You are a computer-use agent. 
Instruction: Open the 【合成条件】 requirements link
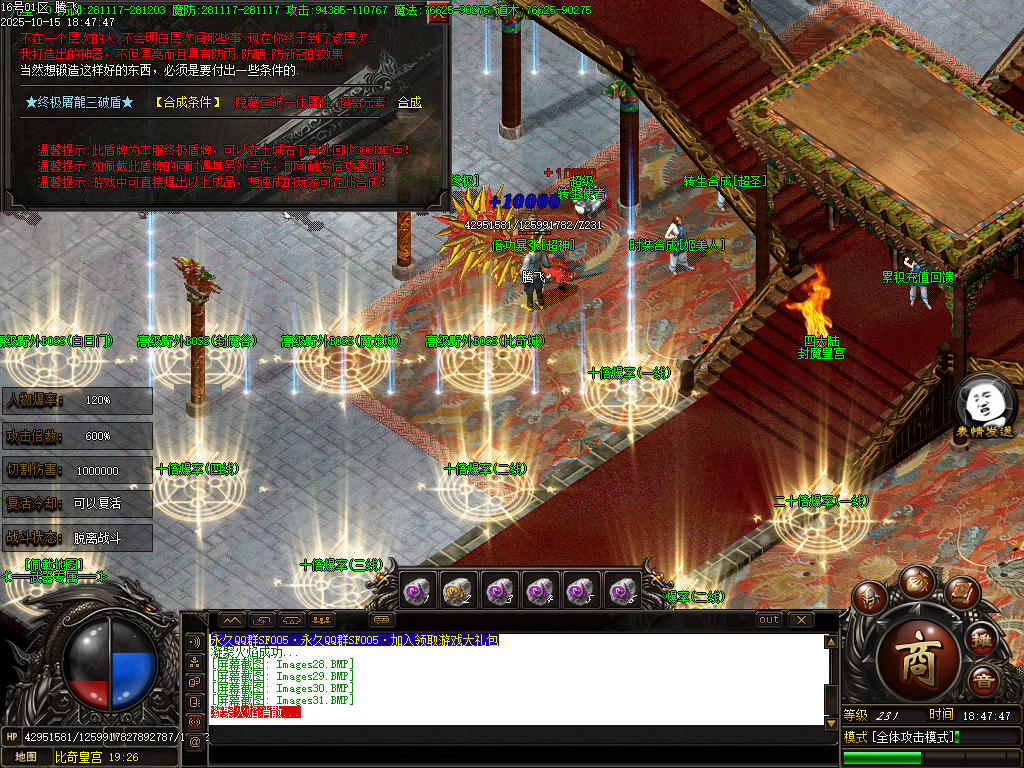pyautogui.click(x=186, y=102)
